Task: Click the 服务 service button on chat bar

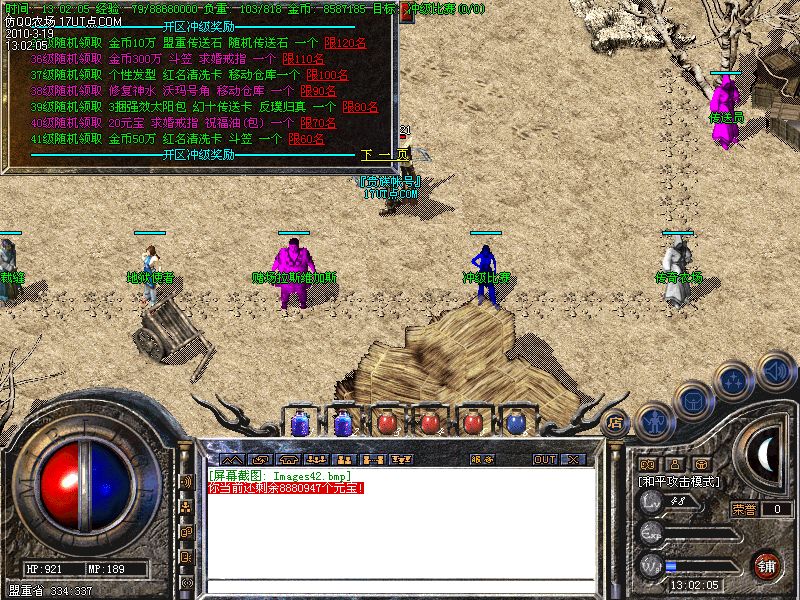Action: click(481, 460)
